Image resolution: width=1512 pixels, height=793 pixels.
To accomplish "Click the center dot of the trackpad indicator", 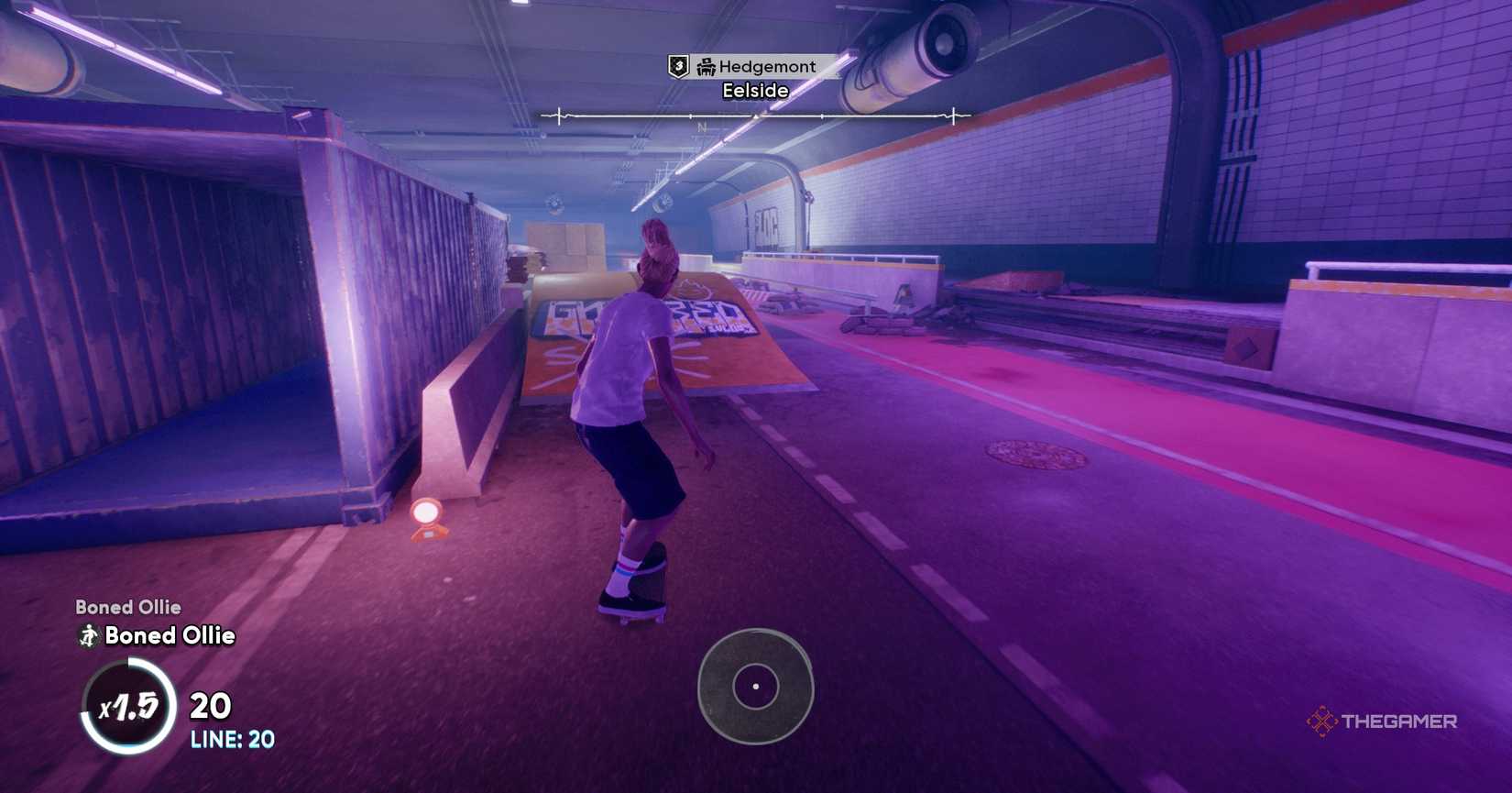I will (755, 685).
